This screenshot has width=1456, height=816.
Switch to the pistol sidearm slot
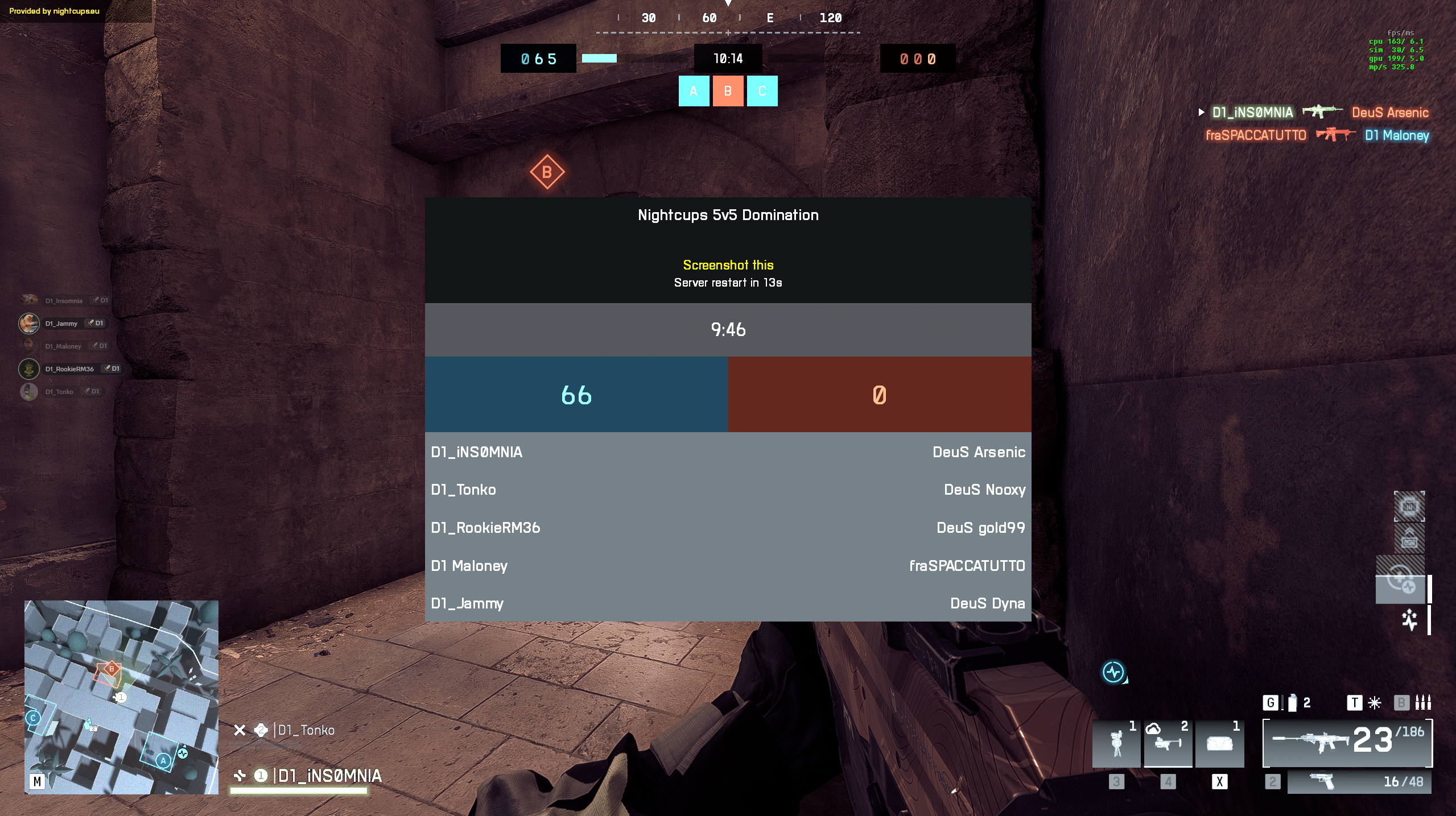pos(1359,782)
